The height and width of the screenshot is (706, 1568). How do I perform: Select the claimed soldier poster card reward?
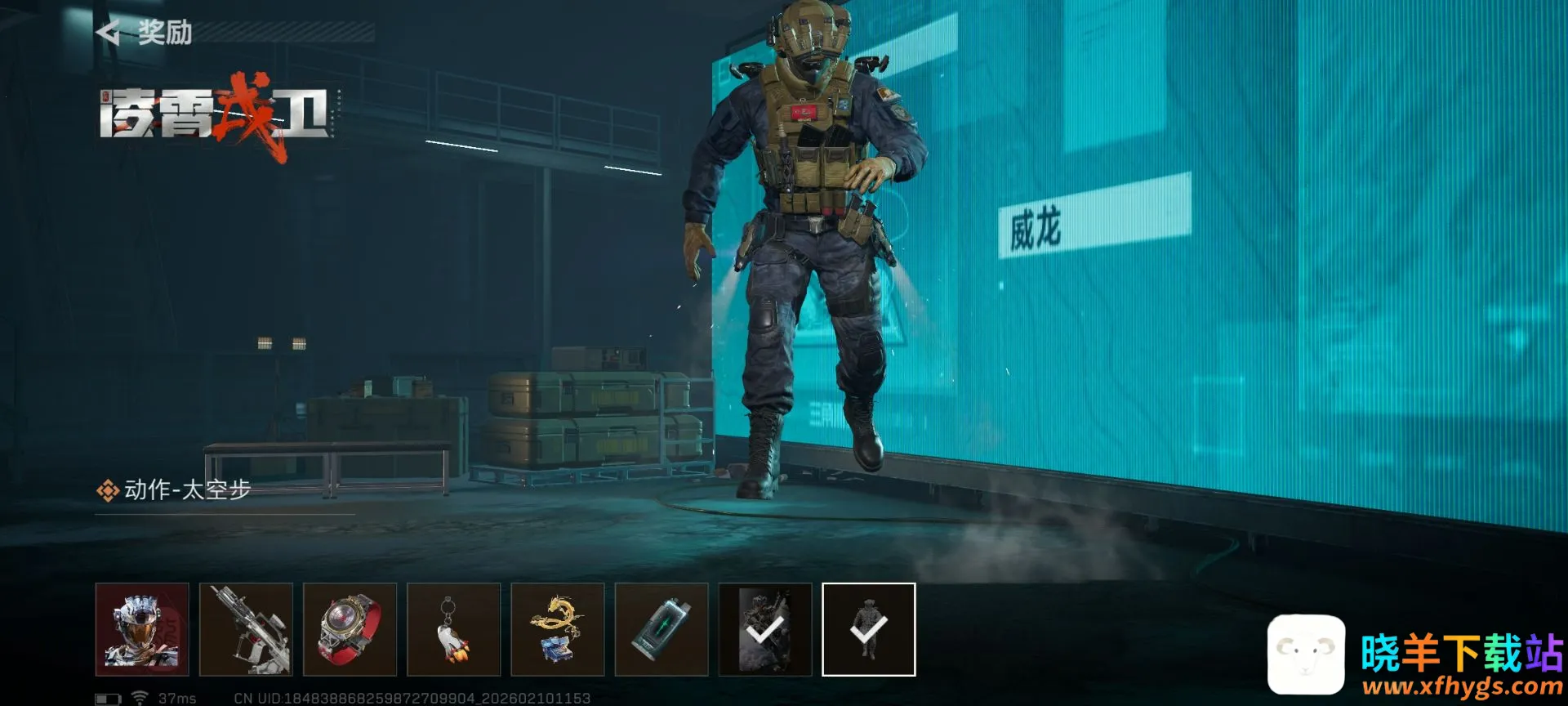click(764, 629)
